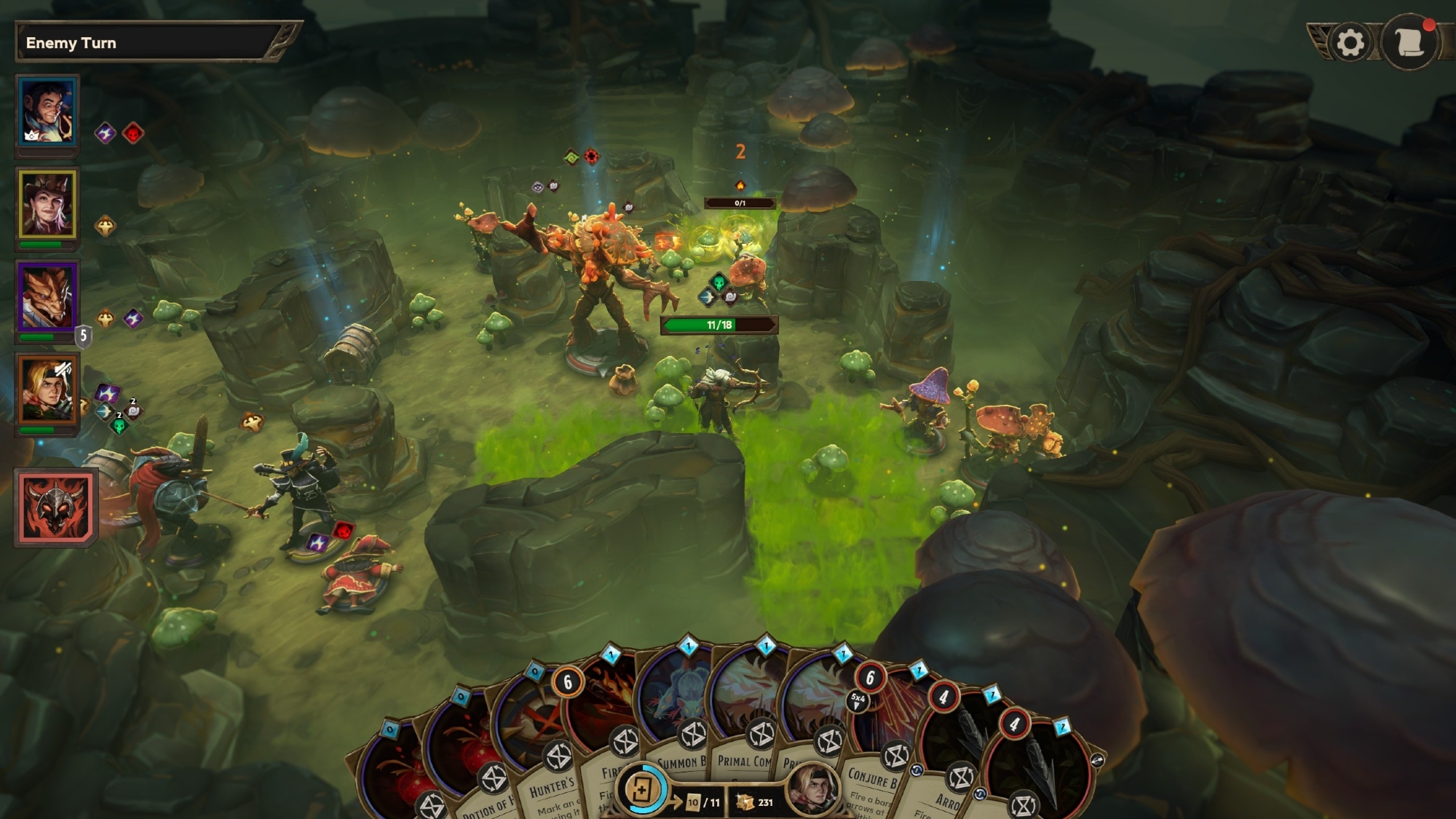This screenshot has width=1456, height=819.
Task: Select the blonde archer hero portrait
Action: coord(47,391)
